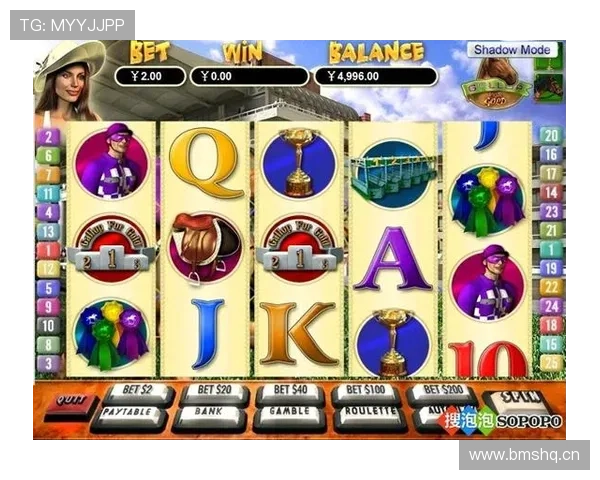
Task: Highlight payline 25 marker
Action: (x=550, y=363)
